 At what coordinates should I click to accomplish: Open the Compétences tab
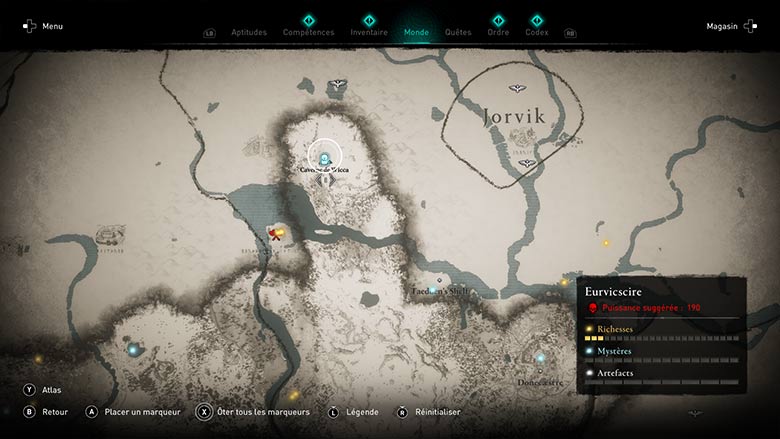click(x=309, y=32)
